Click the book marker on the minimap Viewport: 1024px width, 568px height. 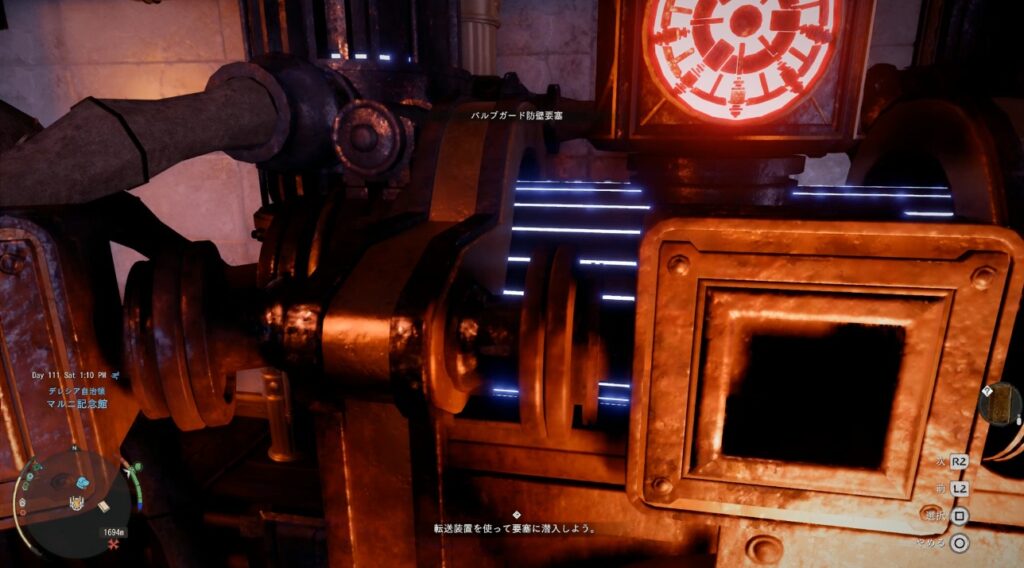(104, 506)
